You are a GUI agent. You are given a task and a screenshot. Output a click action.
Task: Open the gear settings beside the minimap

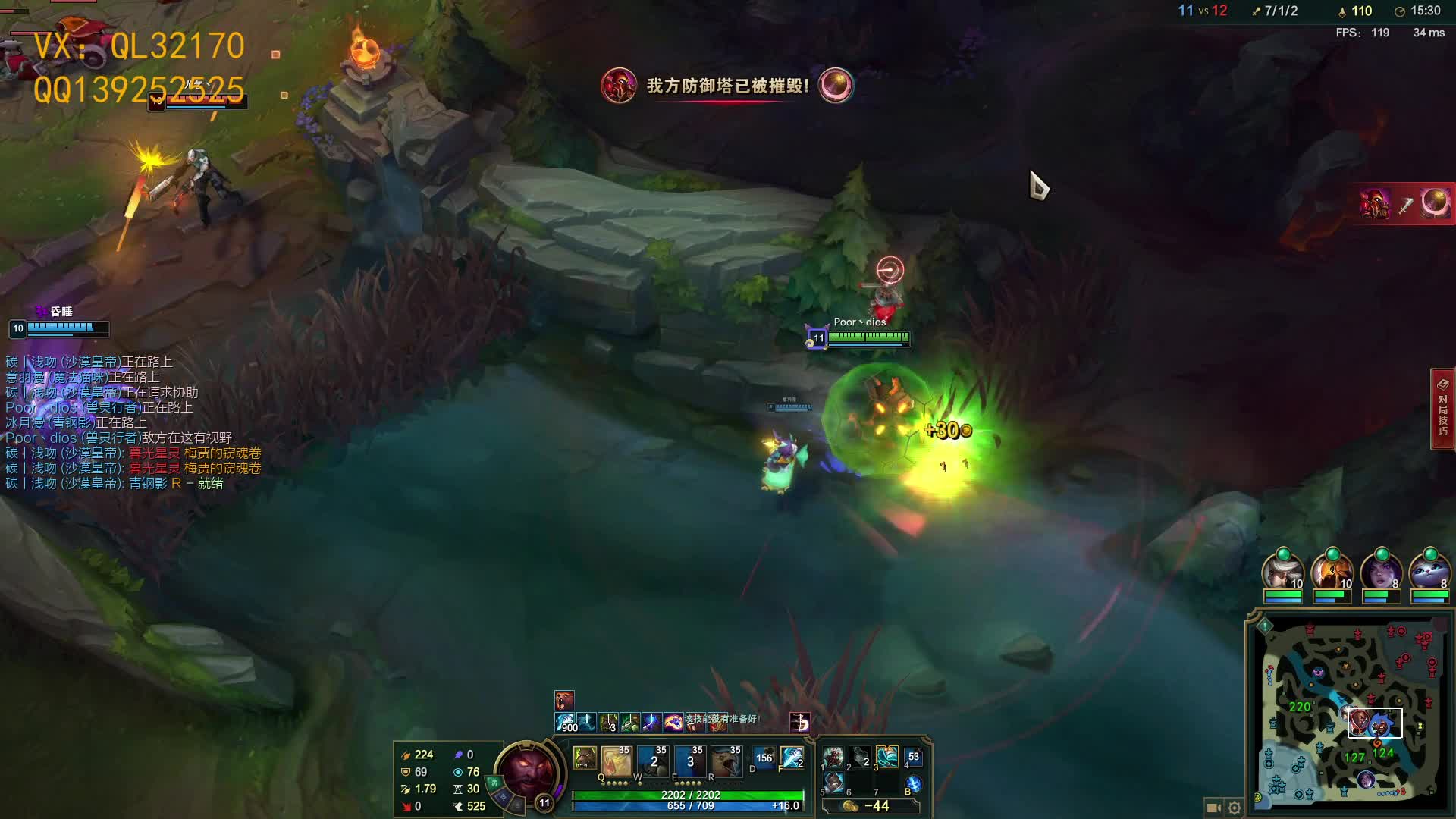1235,808
